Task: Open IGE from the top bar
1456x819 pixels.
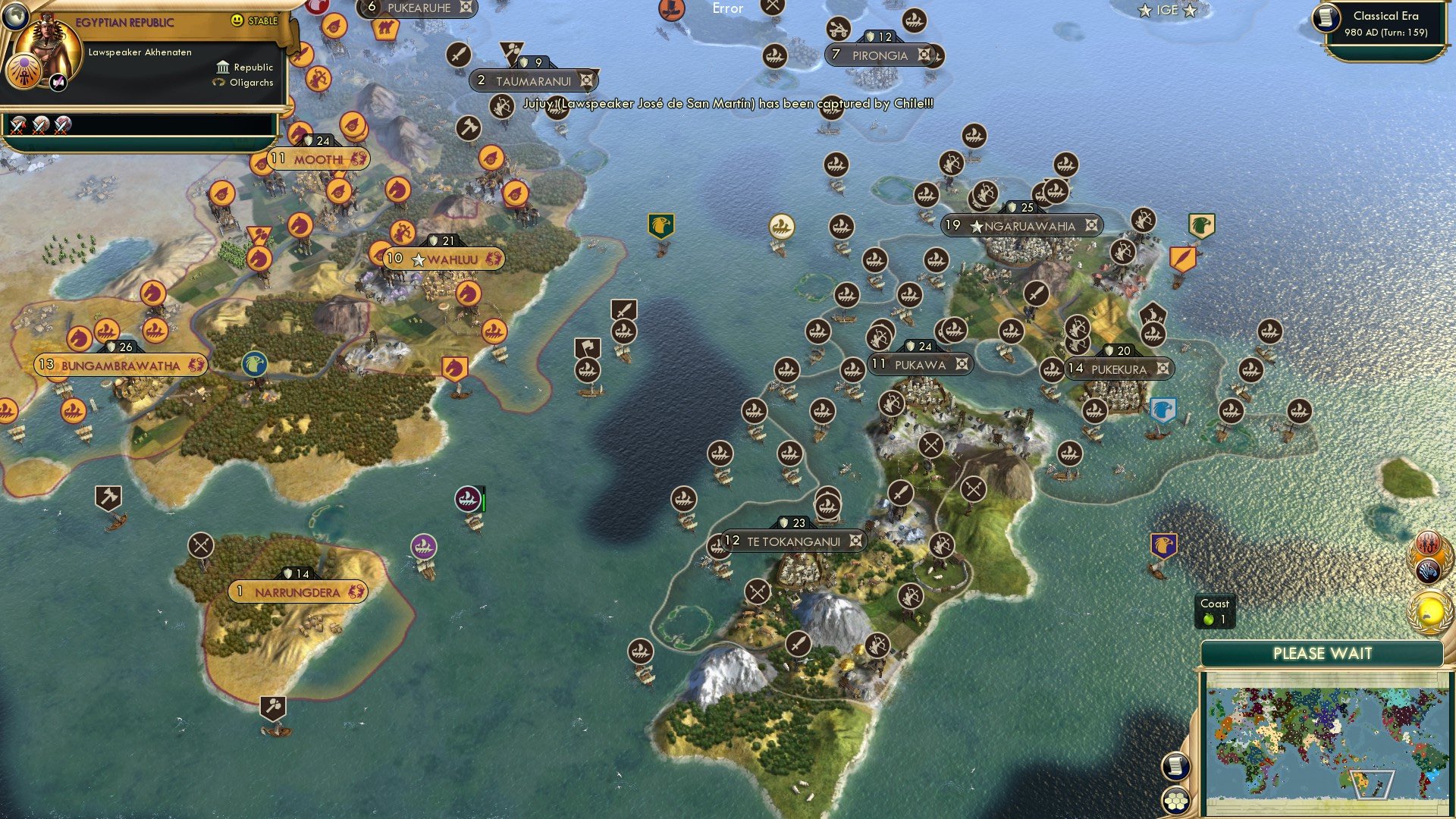Action: point(1168,10)
